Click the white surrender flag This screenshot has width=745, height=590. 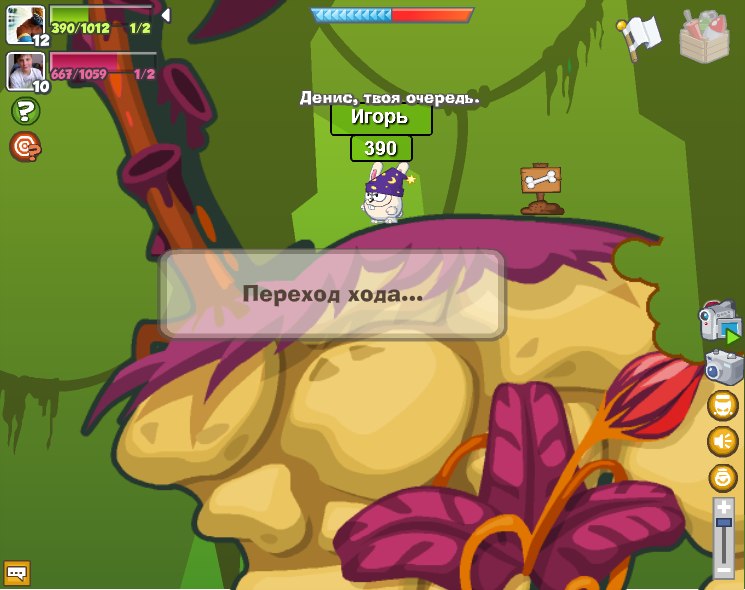click(640, 37)
